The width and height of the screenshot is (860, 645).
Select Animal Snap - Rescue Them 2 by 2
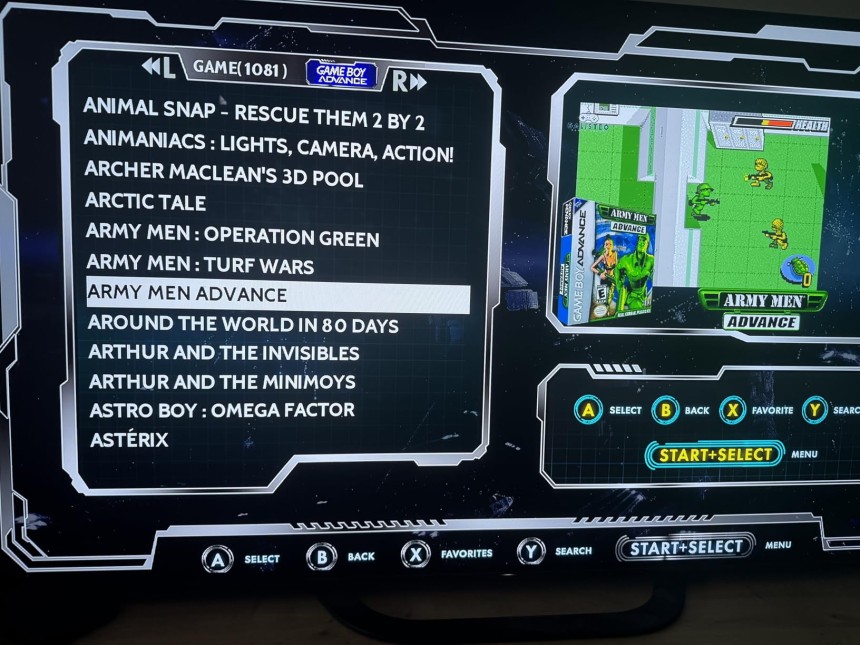pyautogui.click(x=254, y=113)
